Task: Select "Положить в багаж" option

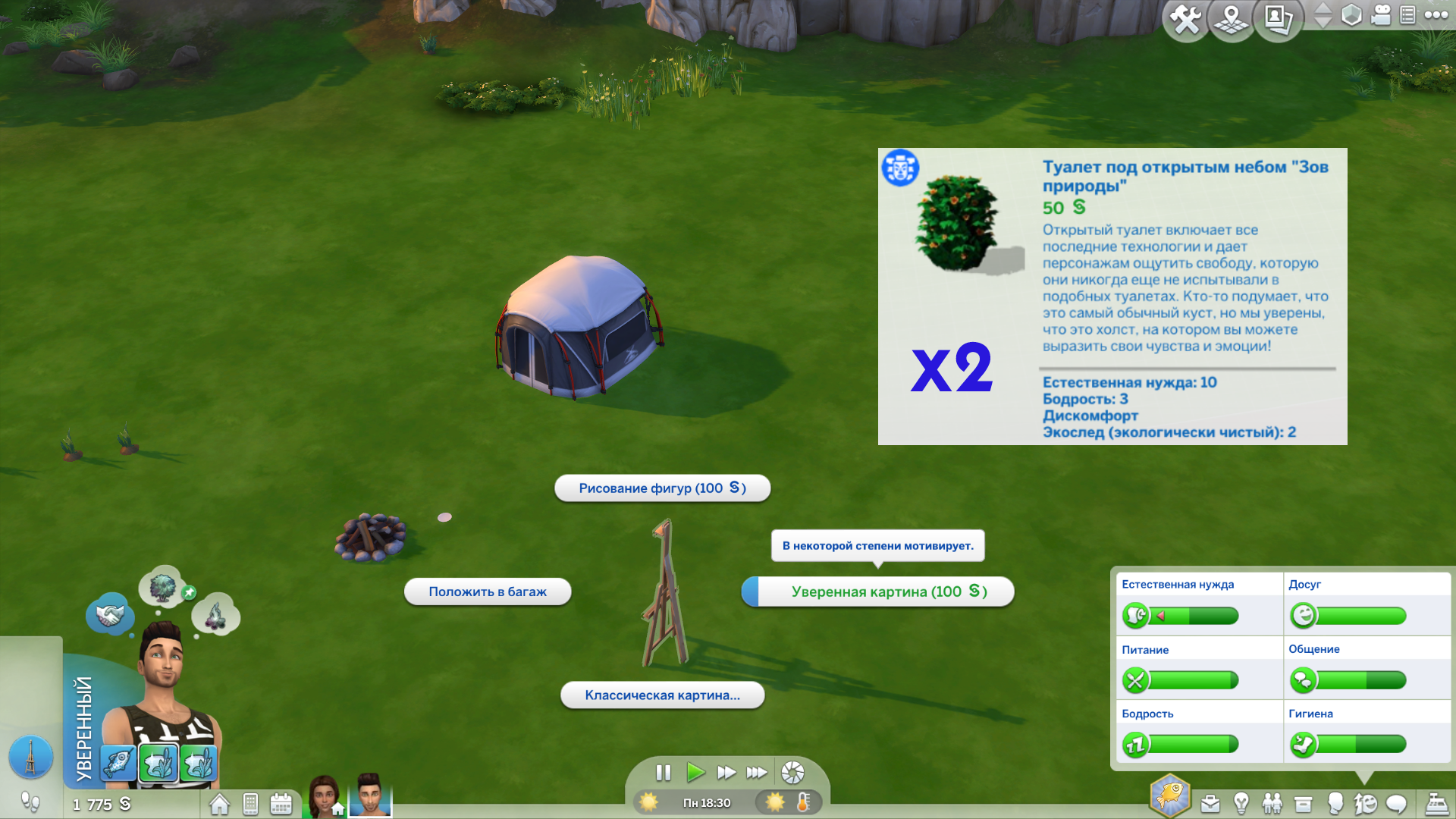Action: click(488, 591)
